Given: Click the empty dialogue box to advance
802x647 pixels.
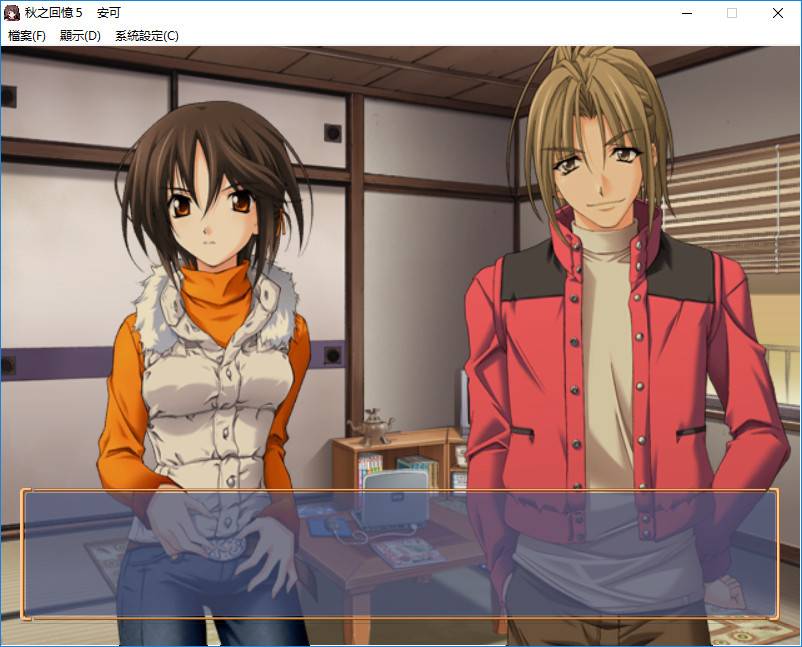Looking at the screenshot, I should 400,554.
